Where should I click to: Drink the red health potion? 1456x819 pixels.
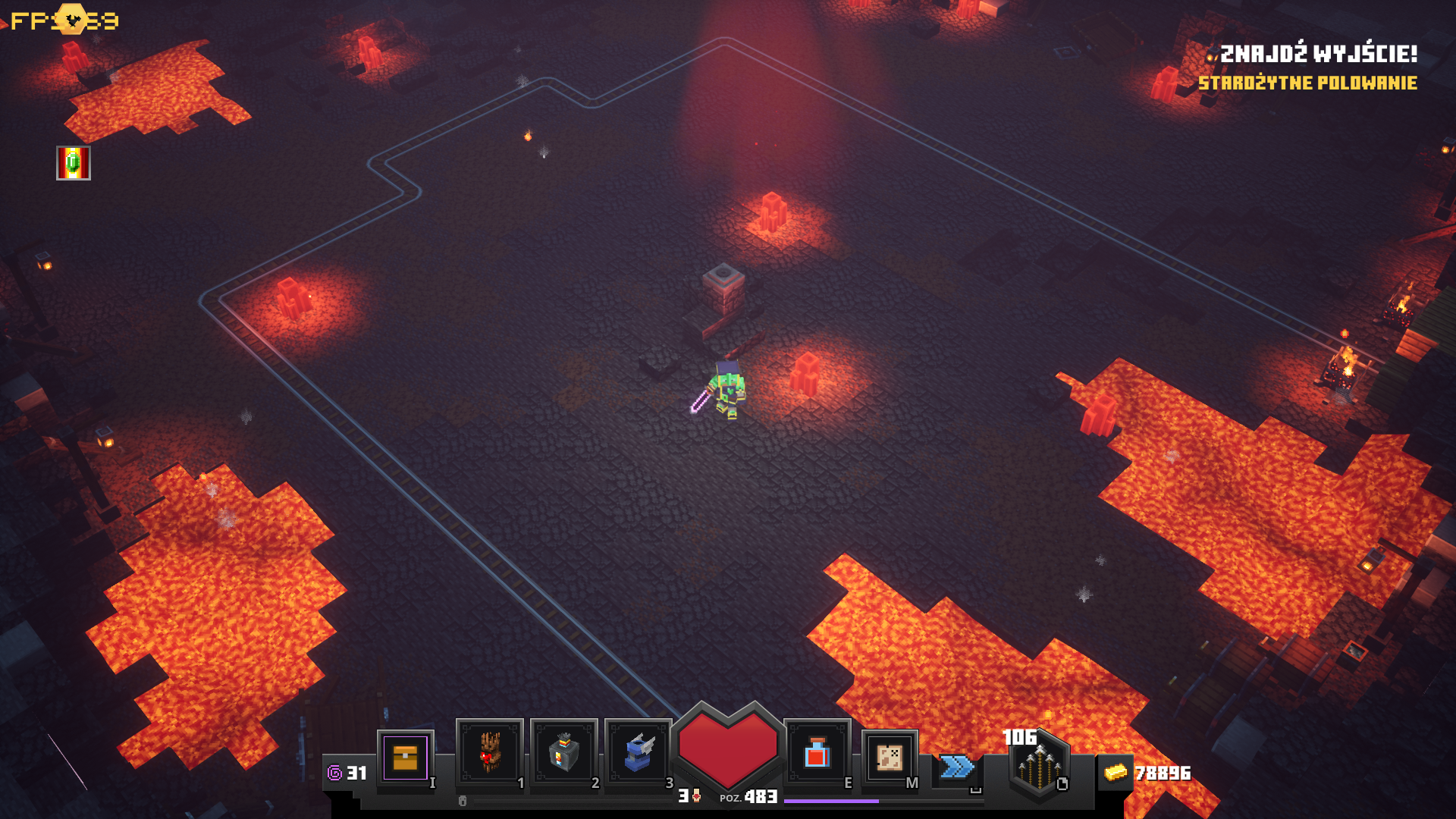(817, 752)
